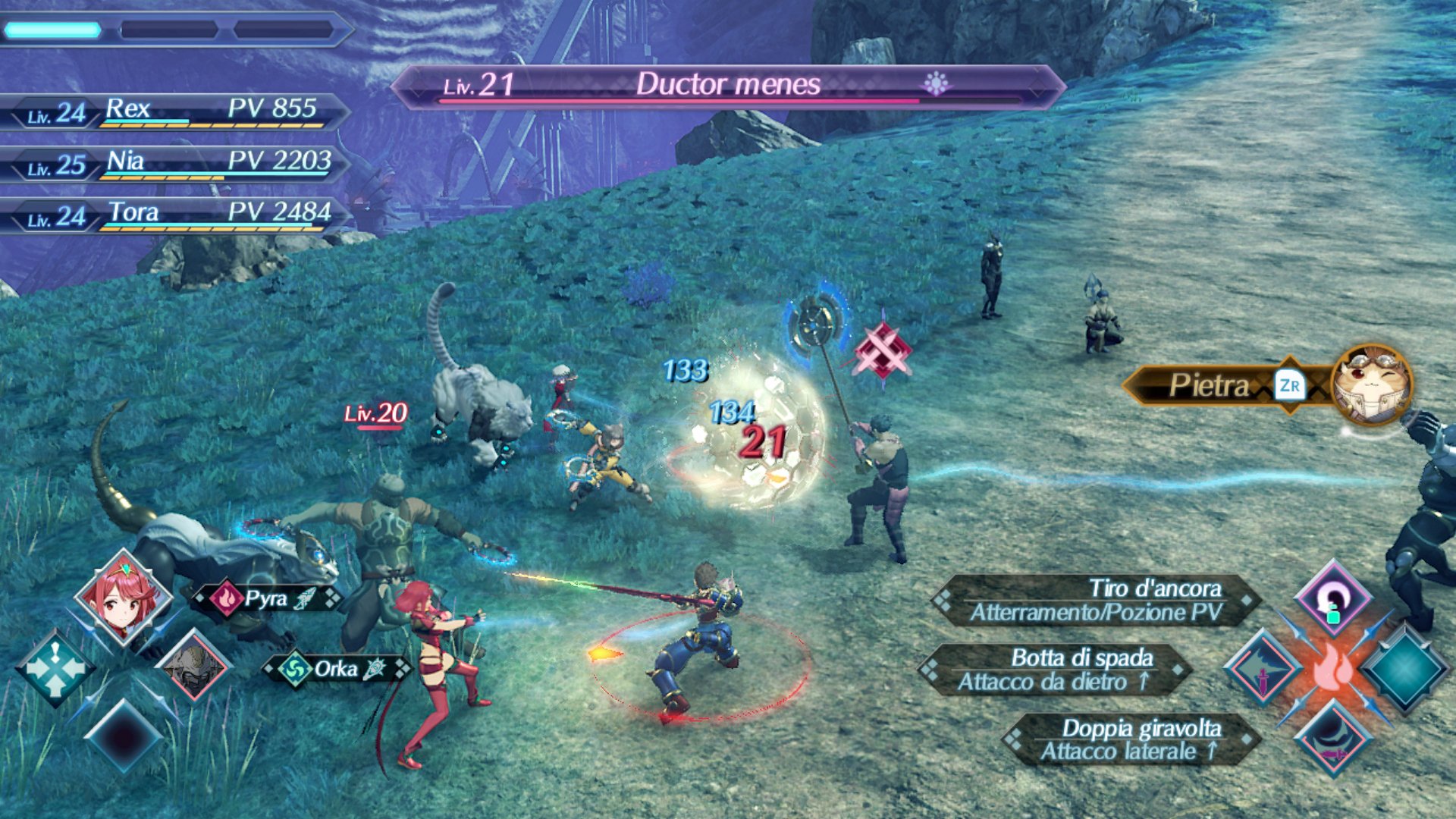
Task: Activate the Tiro d'ancora art icon
Action: 1332,599
